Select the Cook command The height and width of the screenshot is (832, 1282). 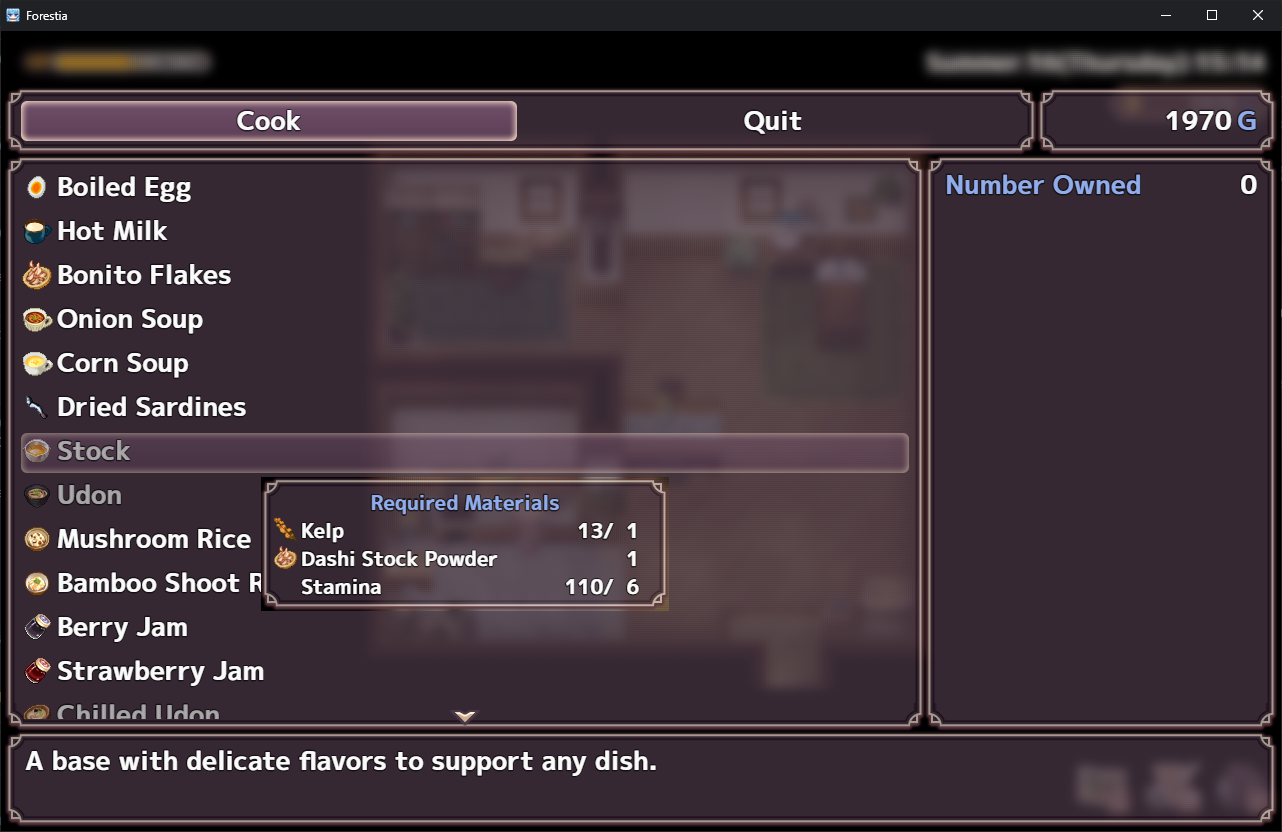pos(268,121)
